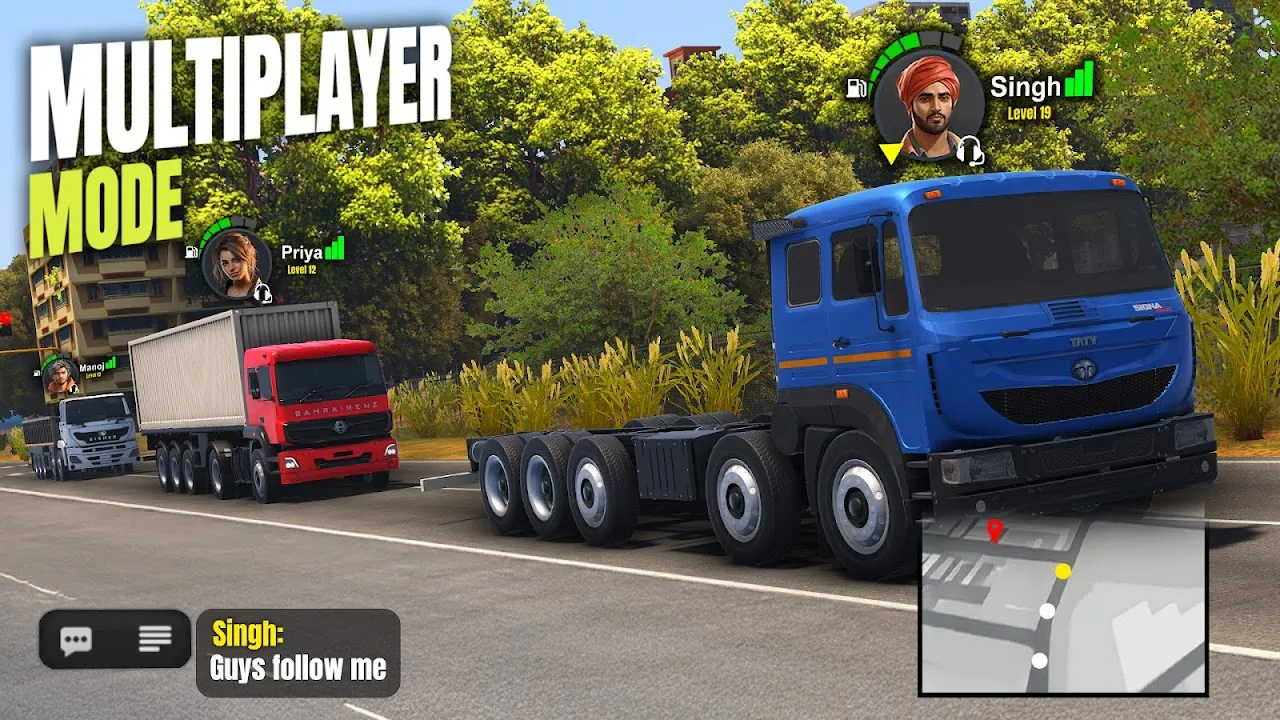Tap the headset voice chat icon under Singh
This screenshot has width=1280, height=720.
coord(969,152)
